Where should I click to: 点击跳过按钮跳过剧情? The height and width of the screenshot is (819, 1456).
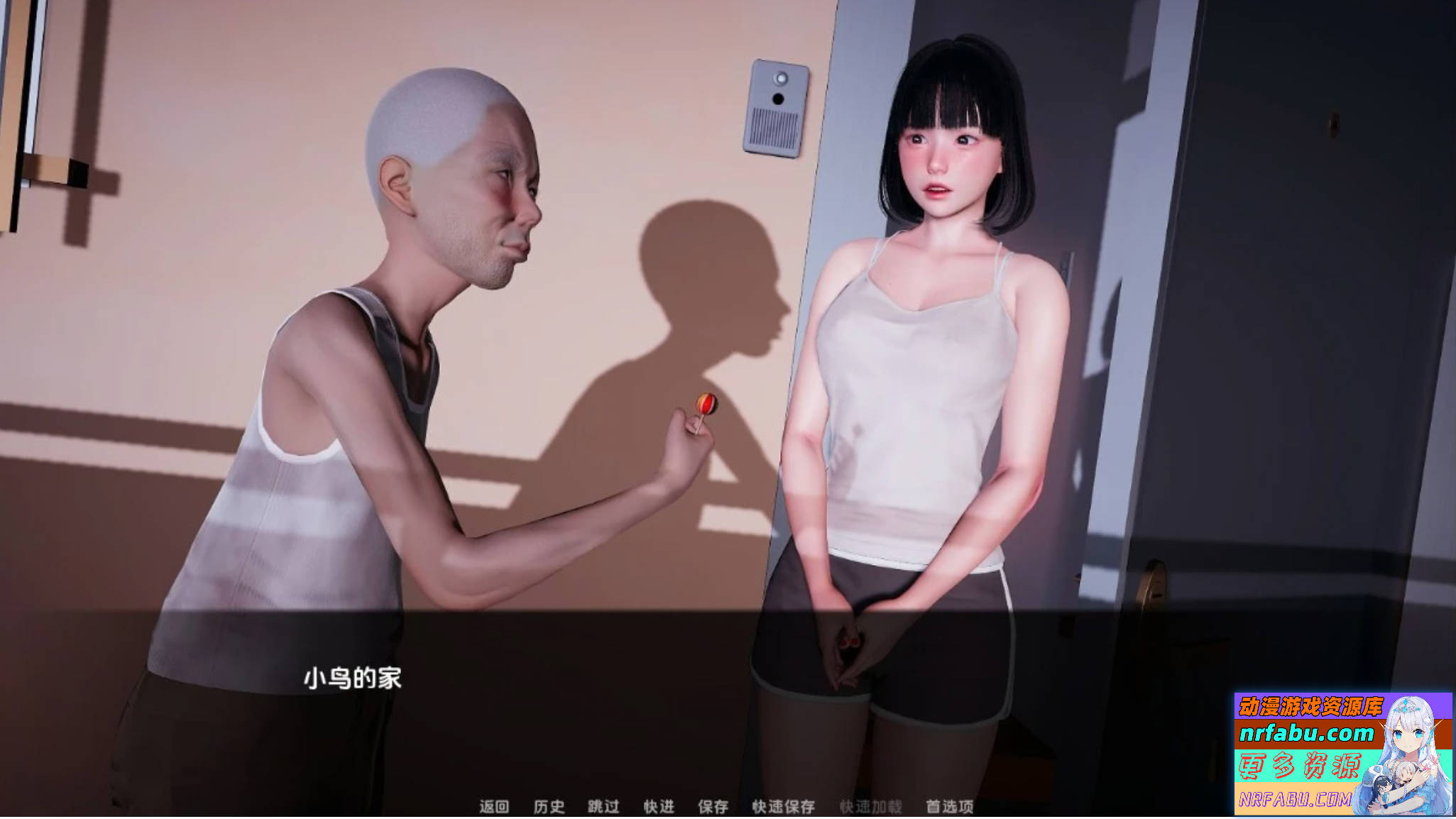click(603, 807)
